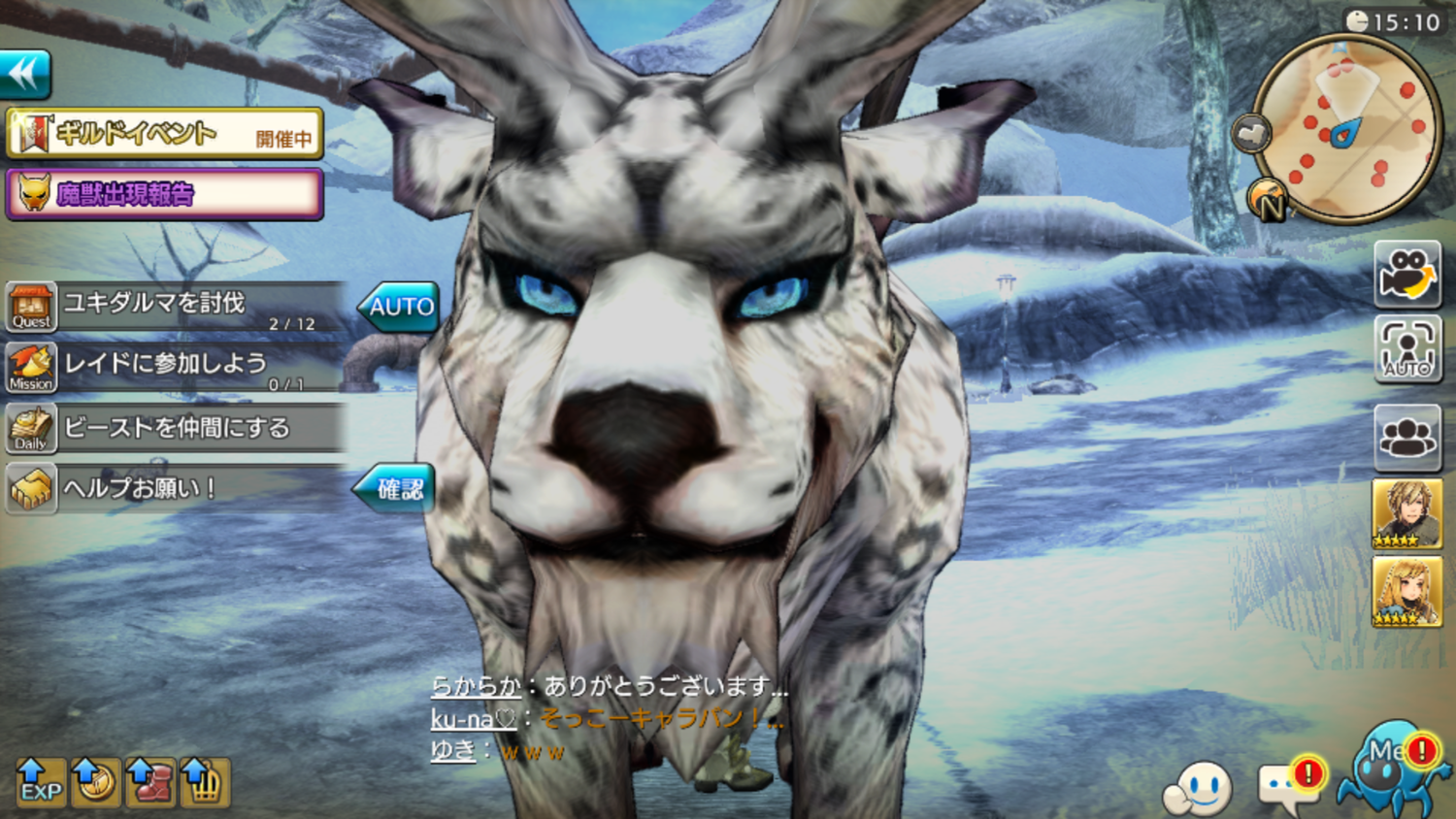Open the レイドに参加しよう mission
The image size is (1456, 819).
point(175,367)
